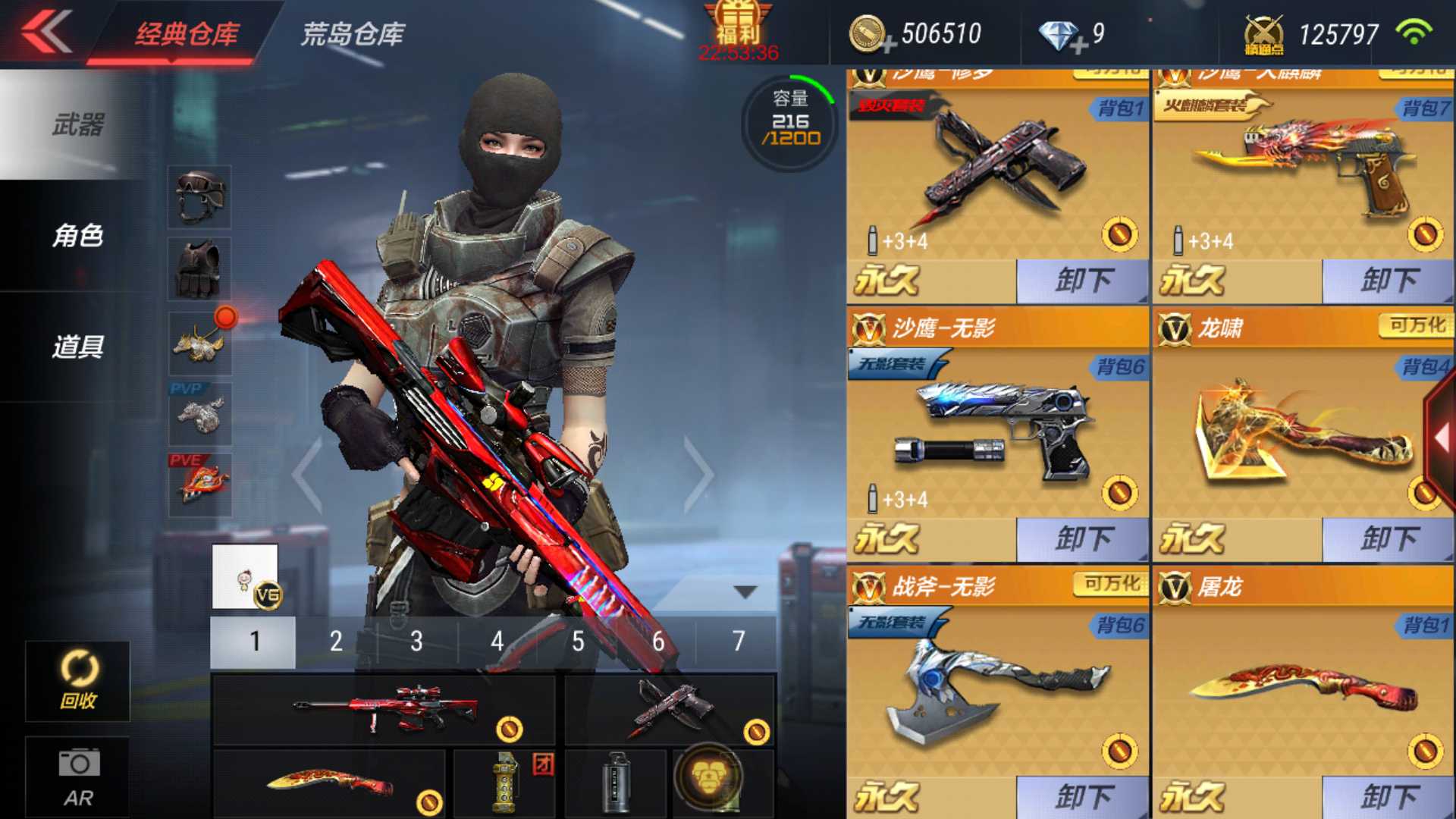Select the armor vest equipment slot icon
This screenshot has height=819, width=1456.
coord(199,269)
